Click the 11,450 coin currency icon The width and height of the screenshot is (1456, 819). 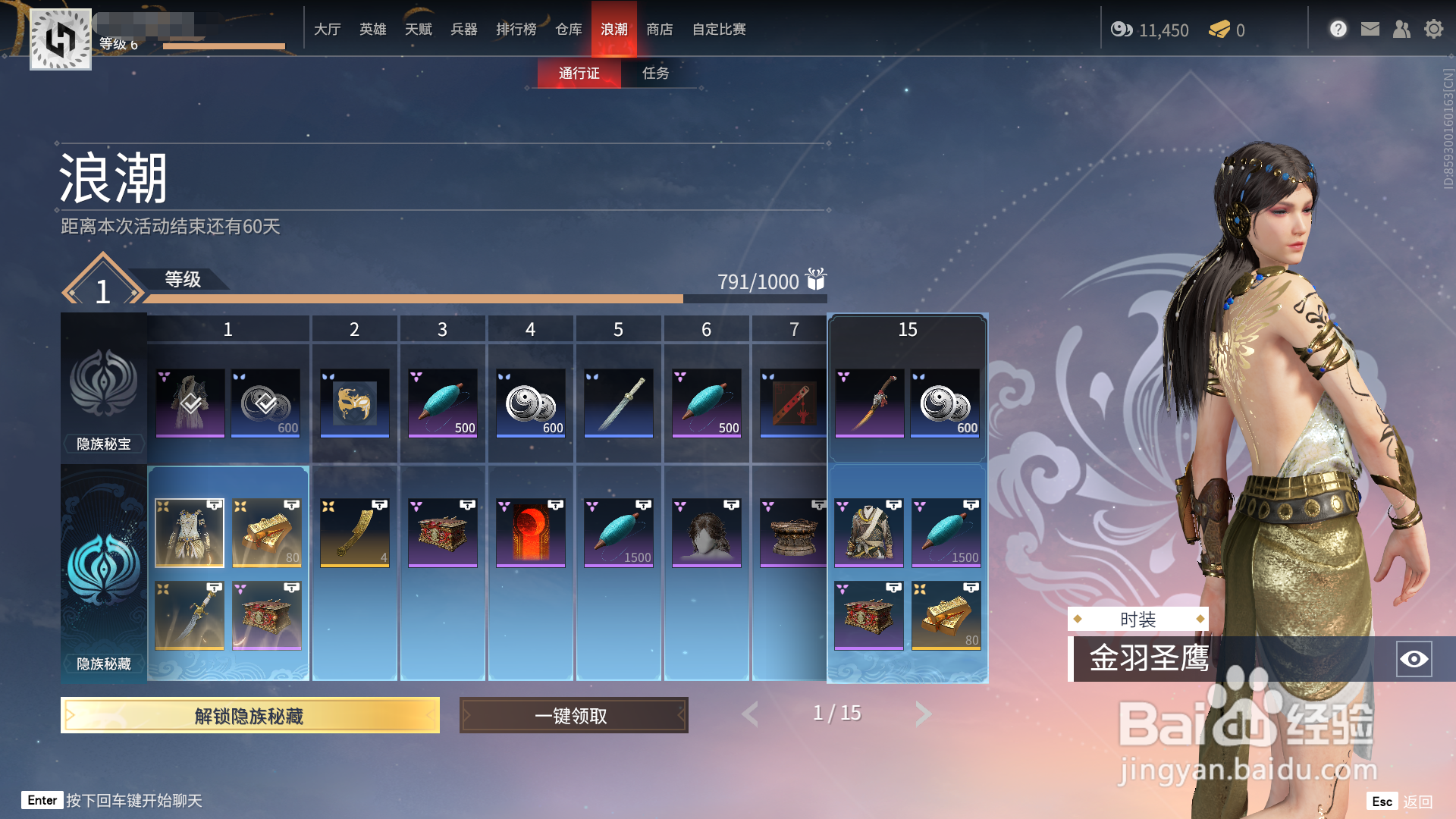point(1121,30)
